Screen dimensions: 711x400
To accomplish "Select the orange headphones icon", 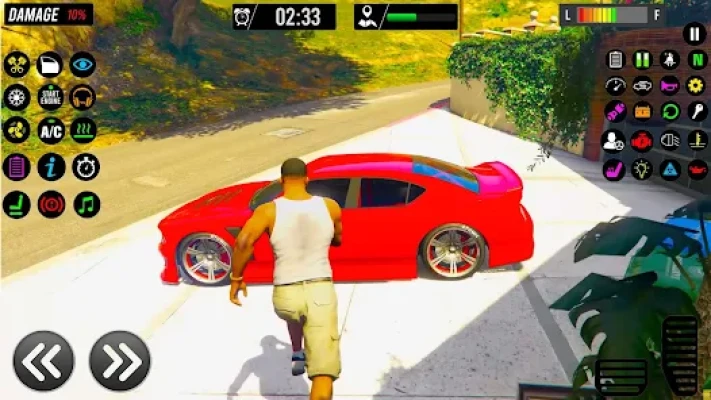I will (83, 97).
